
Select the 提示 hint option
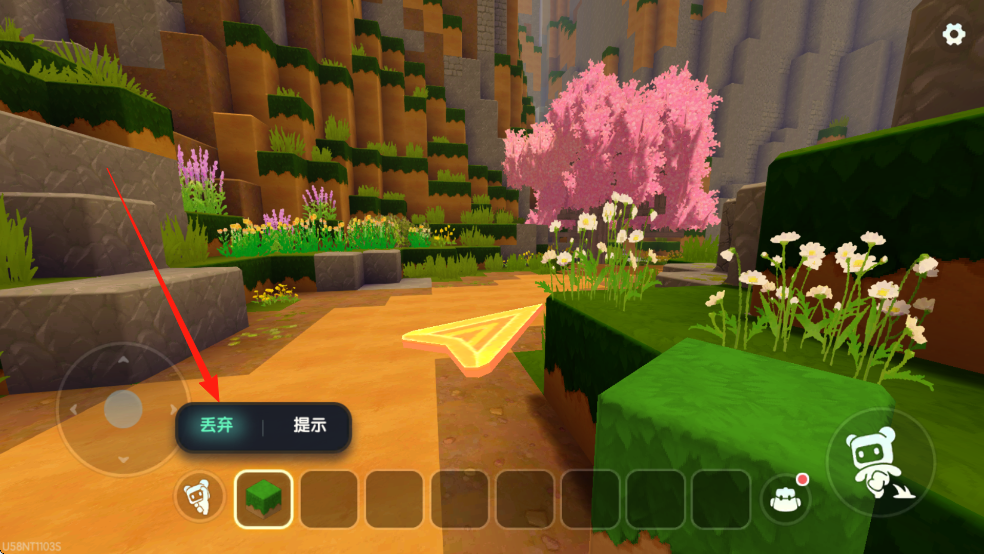[x=309, y=425]
